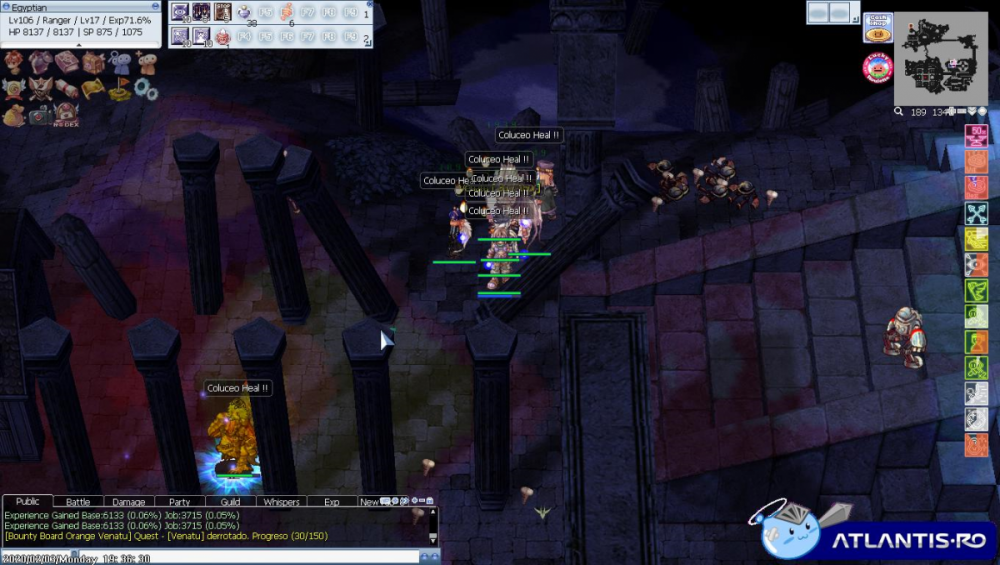Switch to the Whispers tab
This screenshot has width=1000, height=565.
click(282, 502)
